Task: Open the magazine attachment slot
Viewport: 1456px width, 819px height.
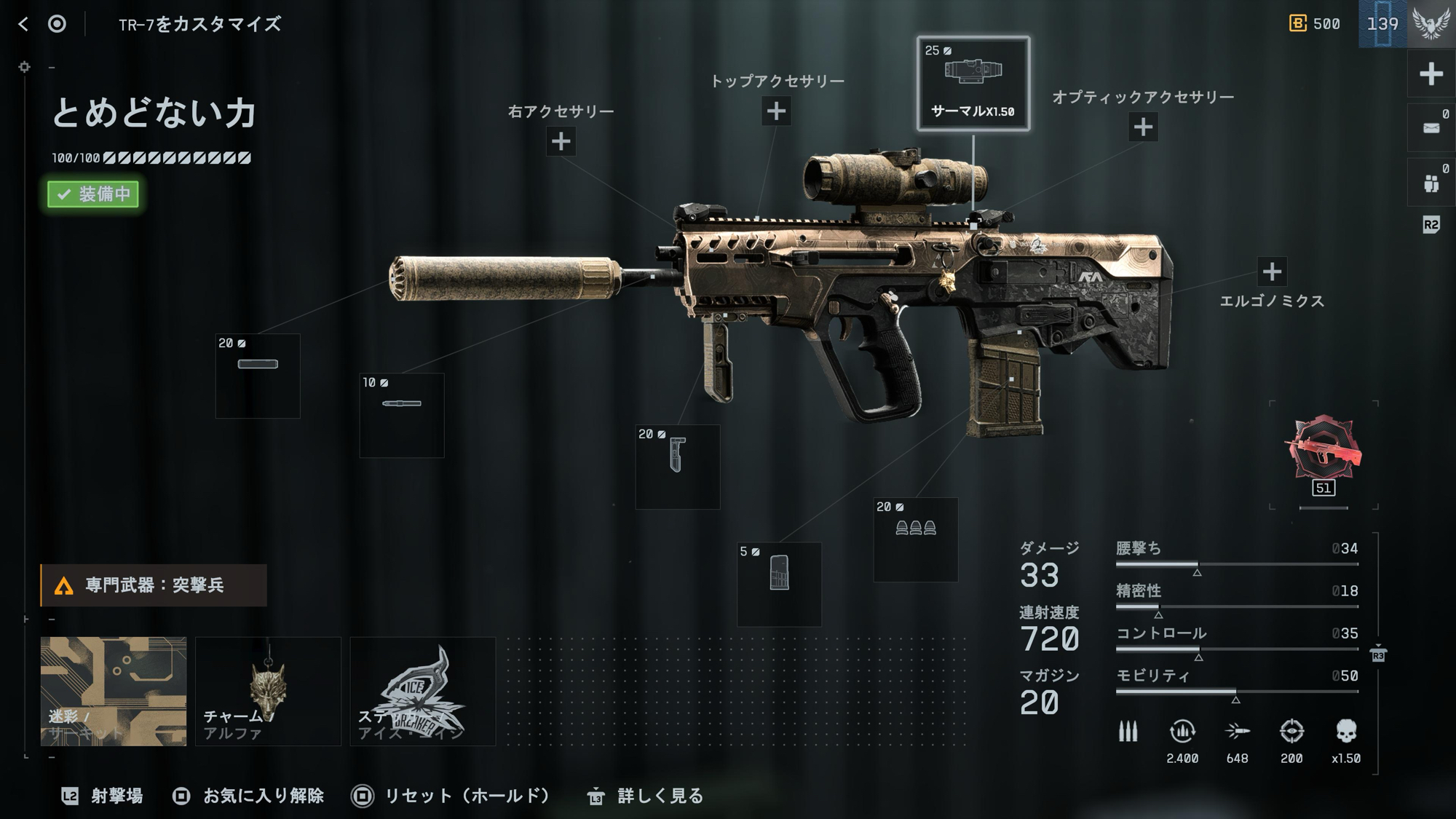Action: pos(779,584)
